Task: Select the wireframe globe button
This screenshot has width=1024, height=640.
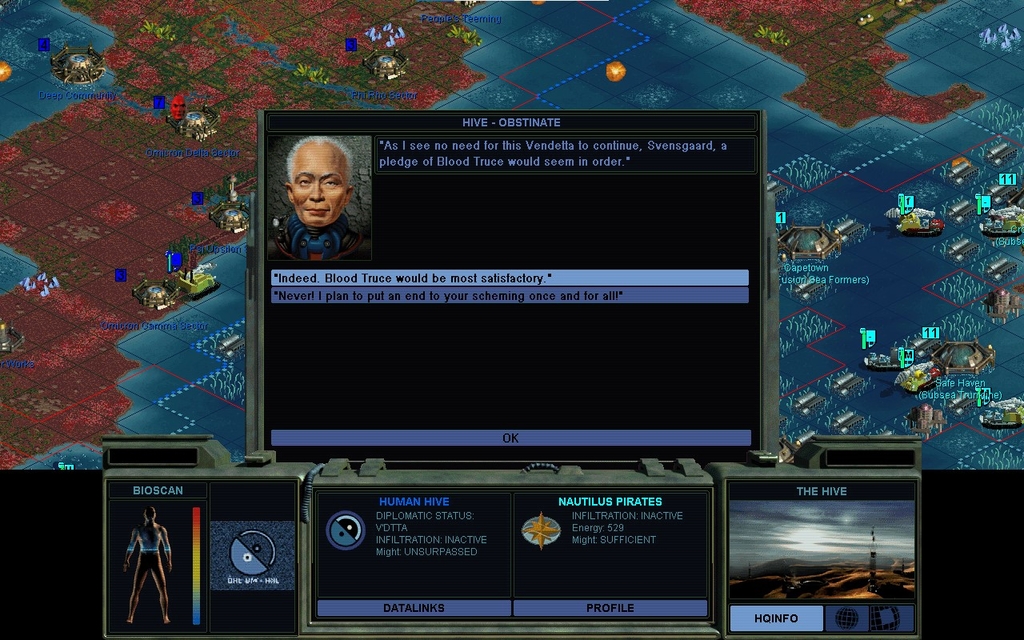Action: click(x=846, y=618)
